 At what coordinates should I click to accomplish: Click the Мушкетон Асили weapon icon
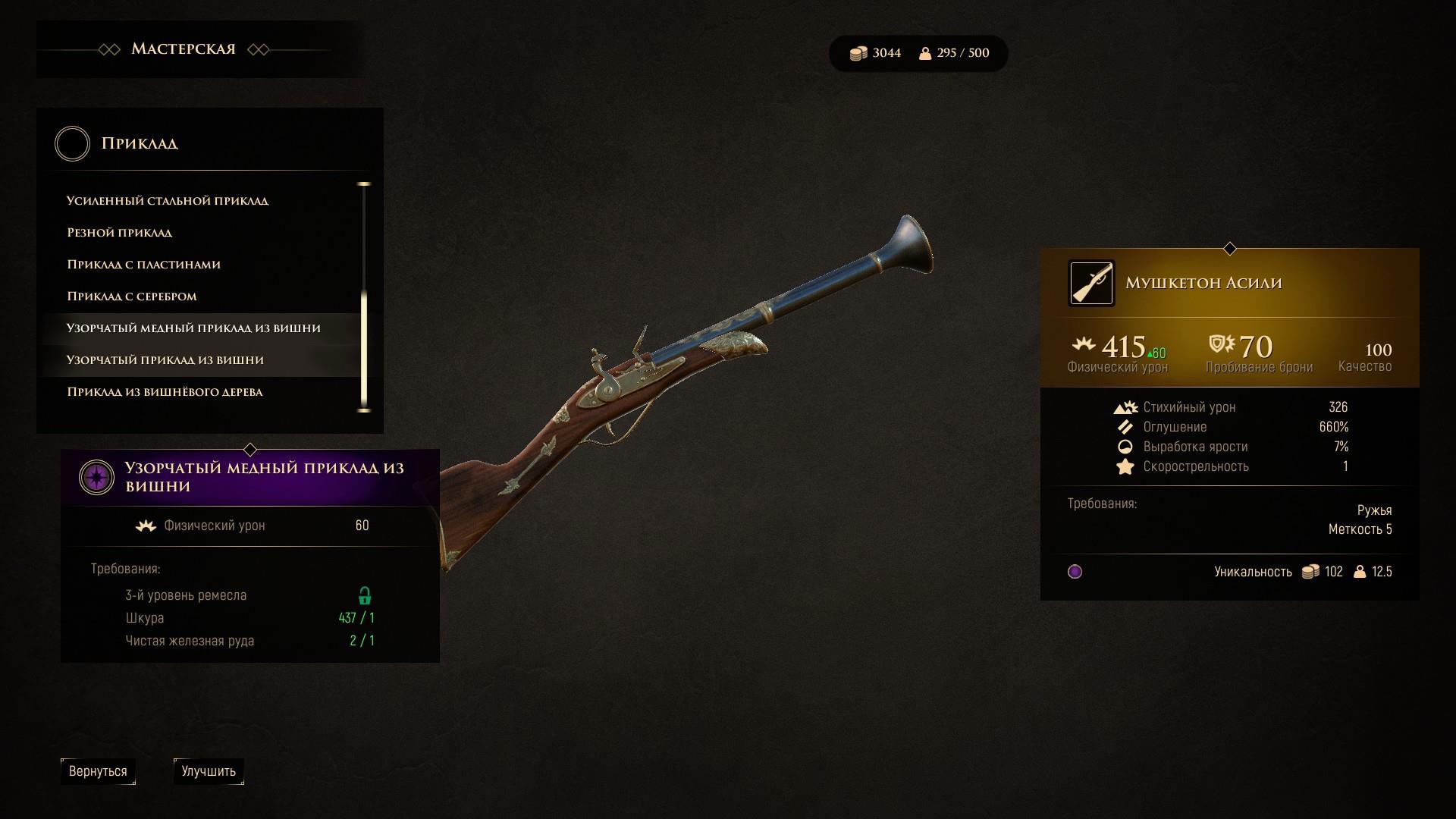[1091, 284]
